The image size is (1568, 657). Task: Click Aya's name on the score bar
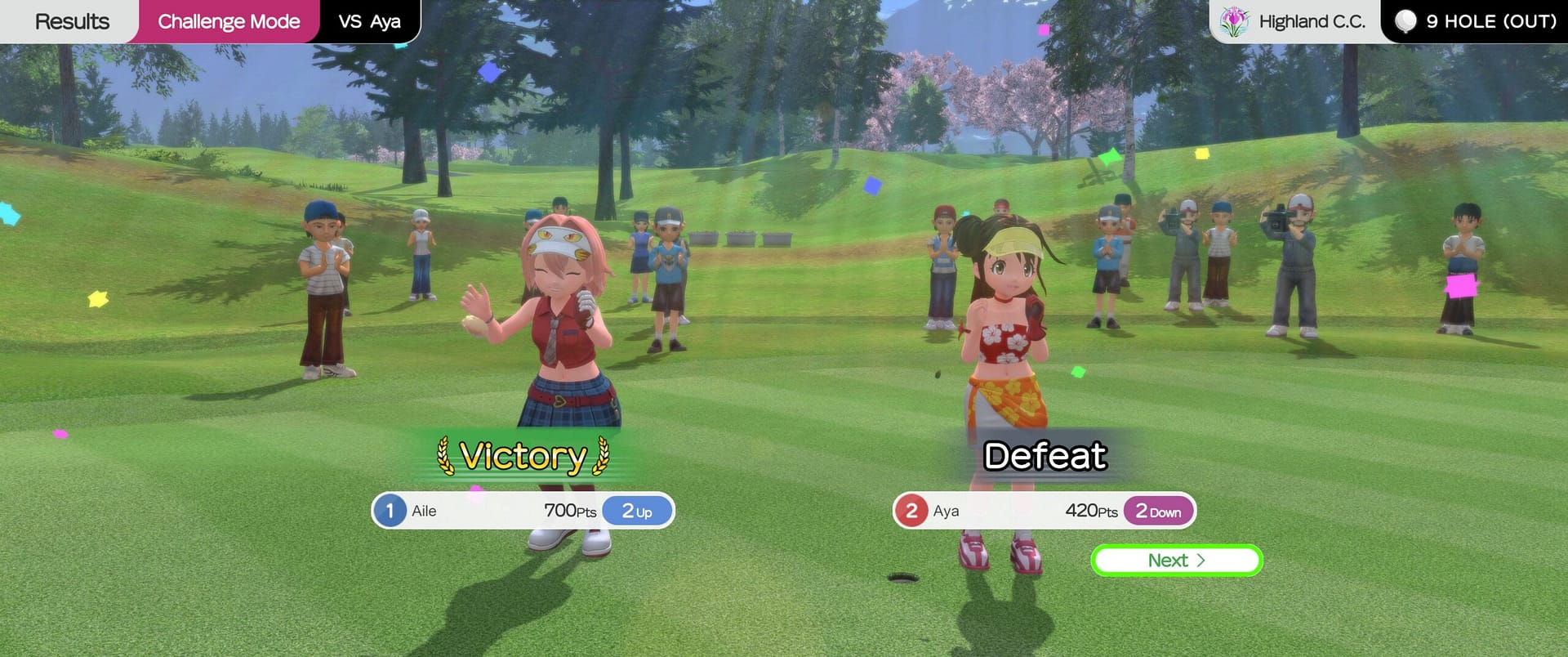[947, 510]
